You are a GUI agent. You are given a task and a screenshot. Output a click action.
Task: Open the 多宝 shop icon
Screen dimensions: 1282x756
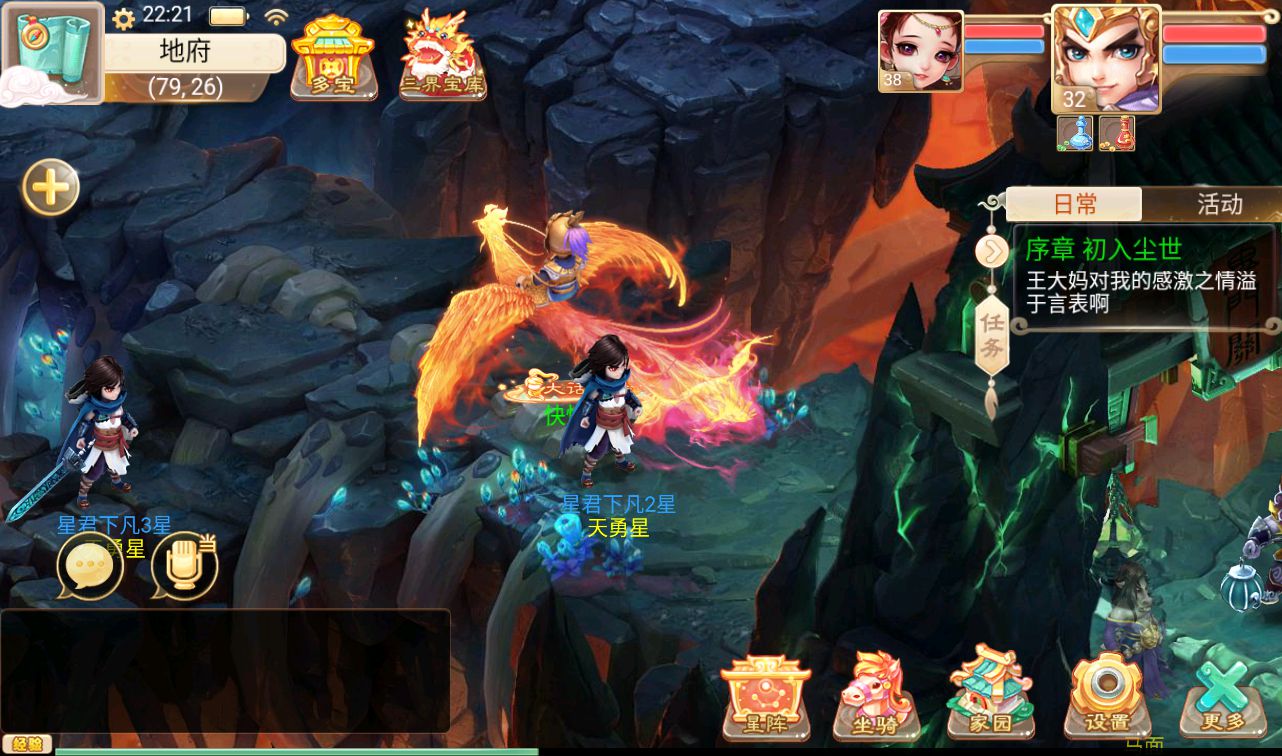point(333,57)
